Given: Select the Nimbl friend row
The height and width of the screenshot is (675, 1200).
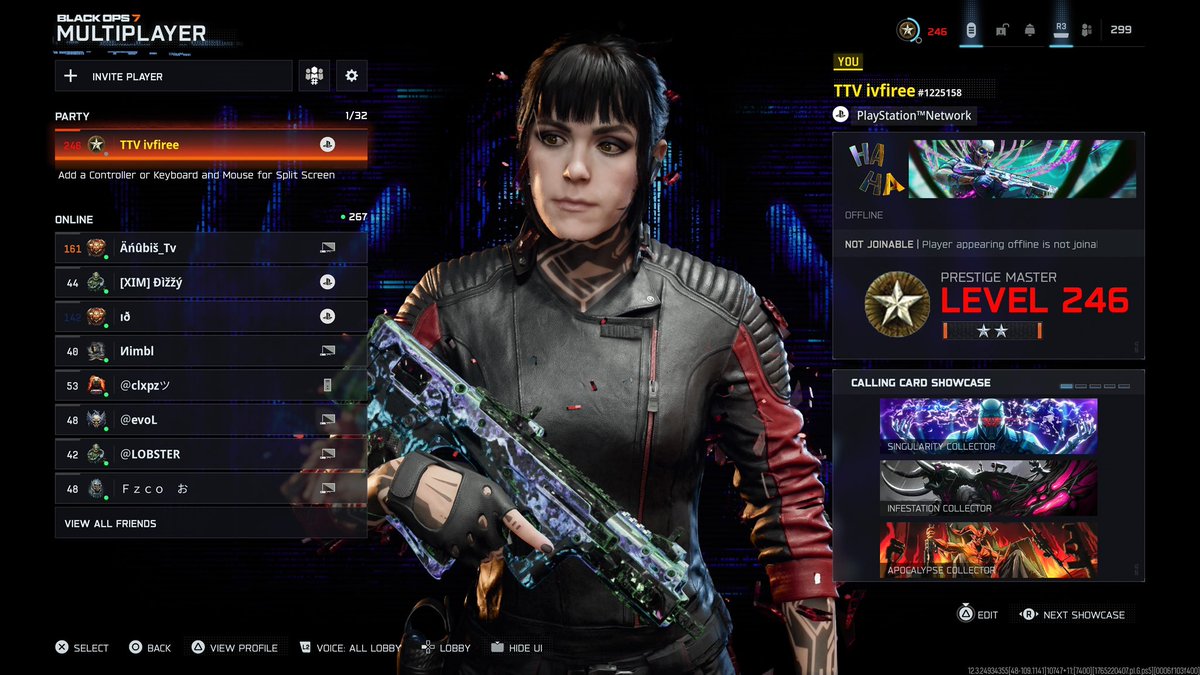Looking at the screenshot, I should tap(211, 351).
